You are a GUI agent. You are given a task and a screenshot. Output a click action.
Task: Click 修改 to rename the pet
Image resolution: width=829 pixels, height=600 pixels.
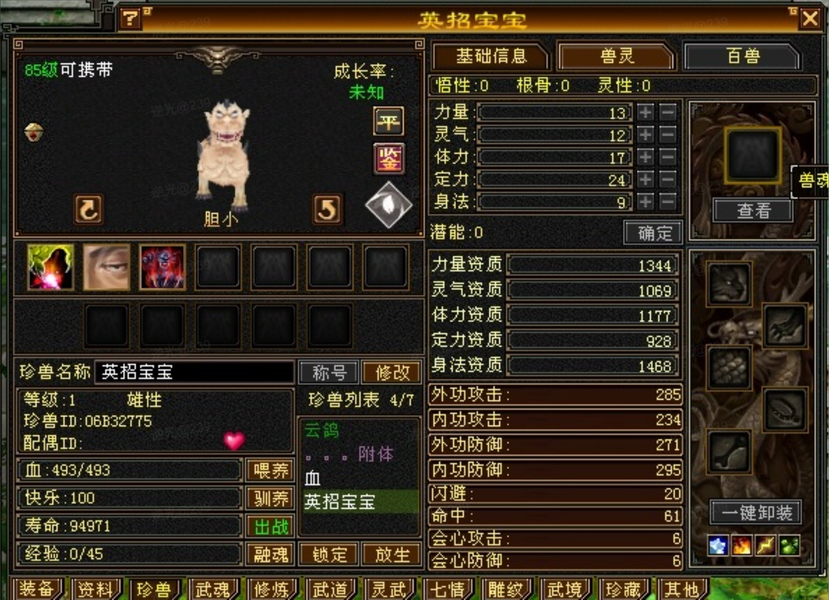[x=391, y=372]
